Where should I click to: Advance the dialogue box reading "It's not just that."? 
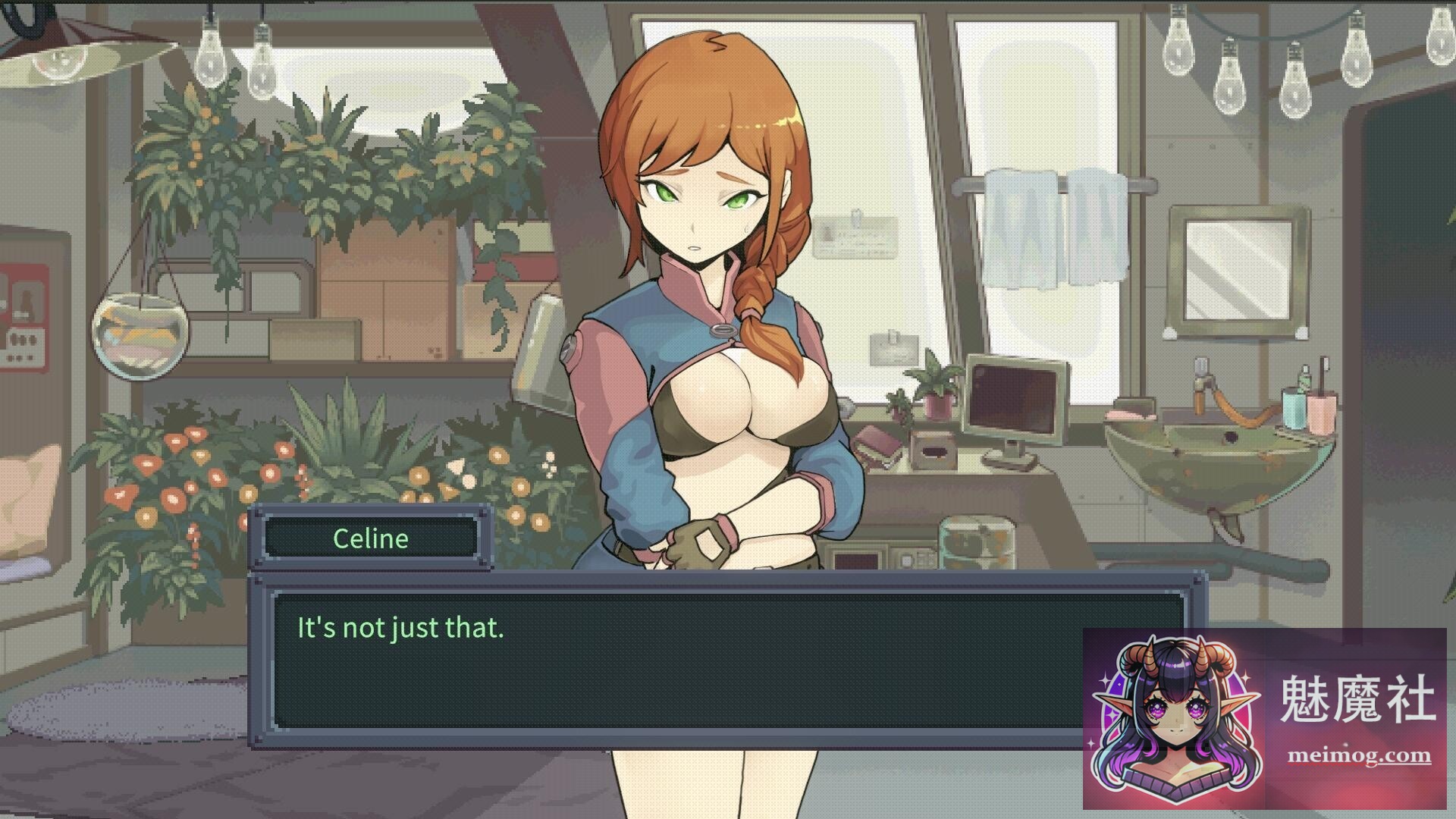[675, 660]
